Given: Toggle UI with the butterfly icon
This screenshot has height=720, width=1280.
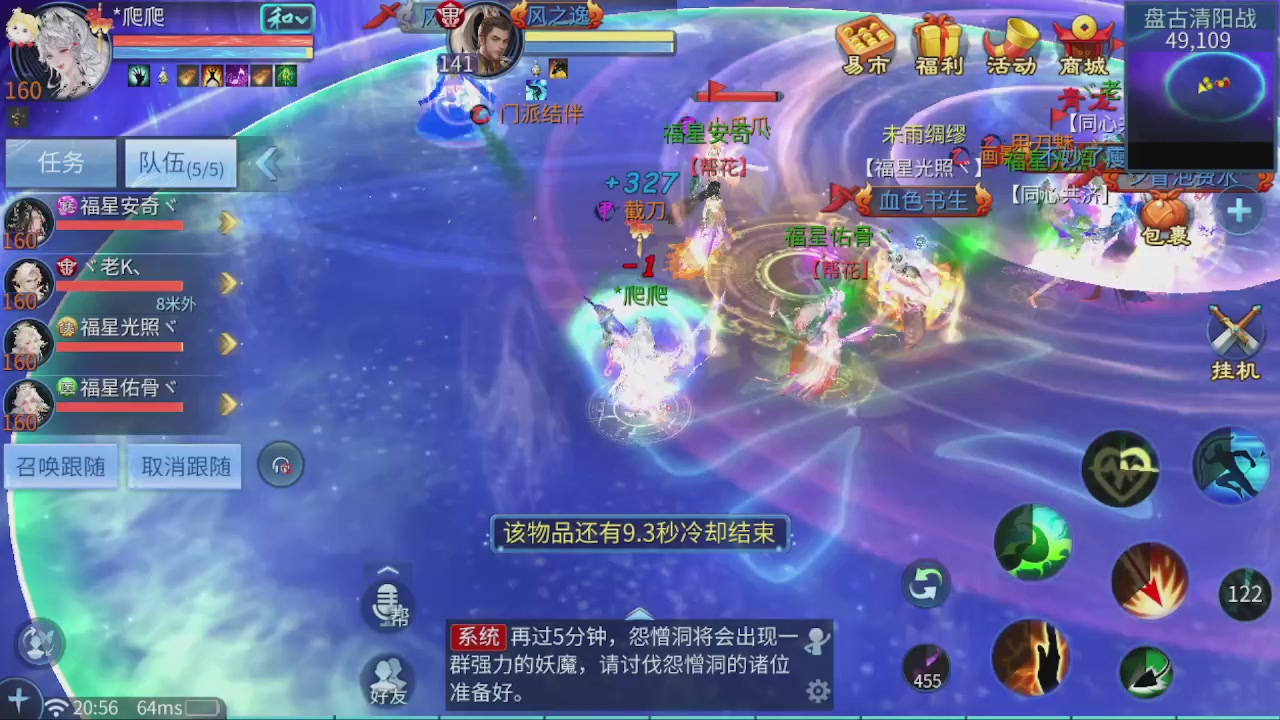Looking at the screenshot, I should (x=38, y=643).
